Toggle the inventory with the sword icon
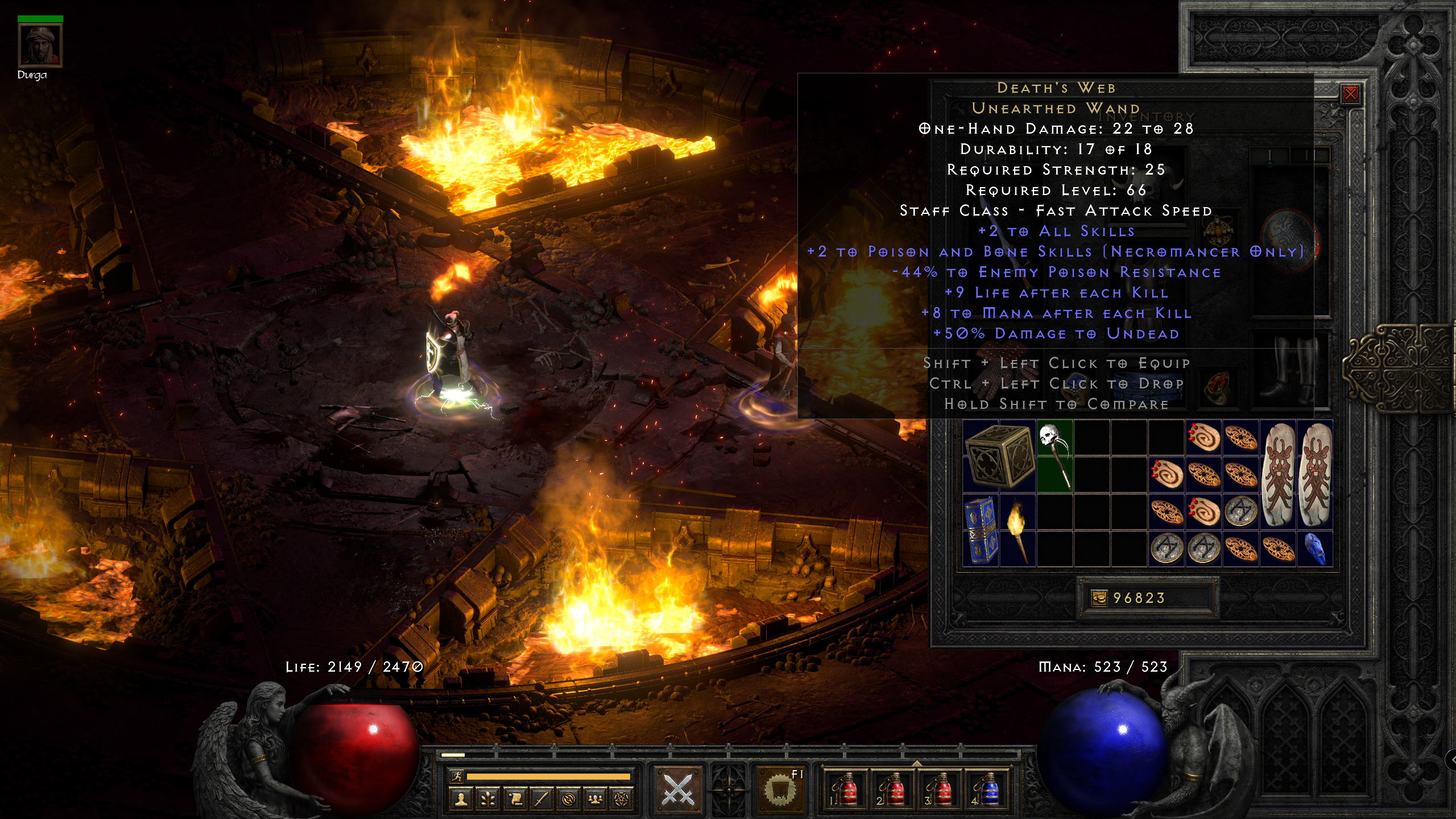This screenshot has height=819, width=1456. 541,800
